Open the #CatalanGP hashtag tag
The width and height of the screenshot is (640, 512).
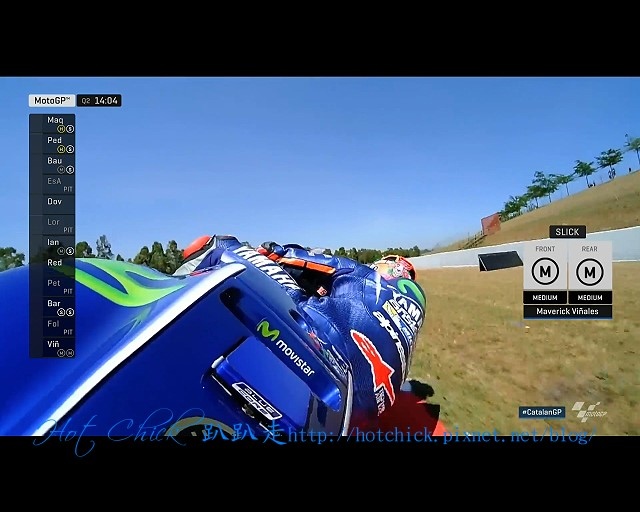(x=542, y=412)
